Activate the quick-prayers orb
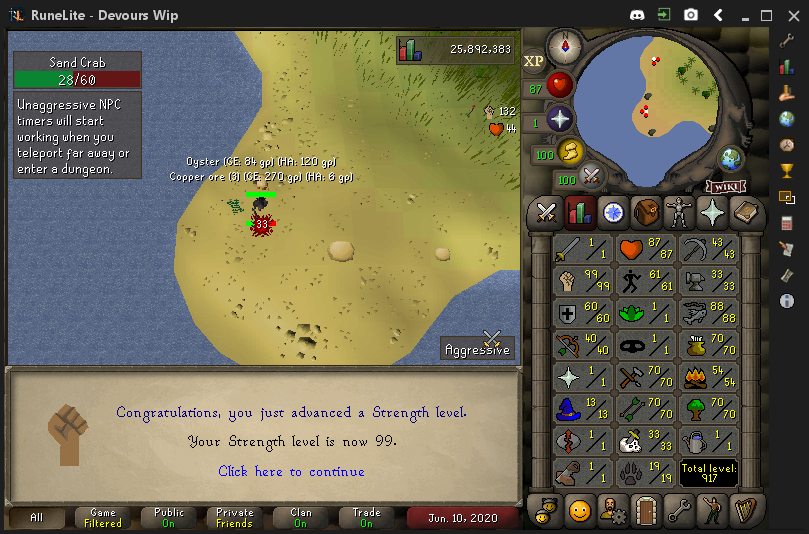This screenshot has width=809, height=534. coord(559,120)
